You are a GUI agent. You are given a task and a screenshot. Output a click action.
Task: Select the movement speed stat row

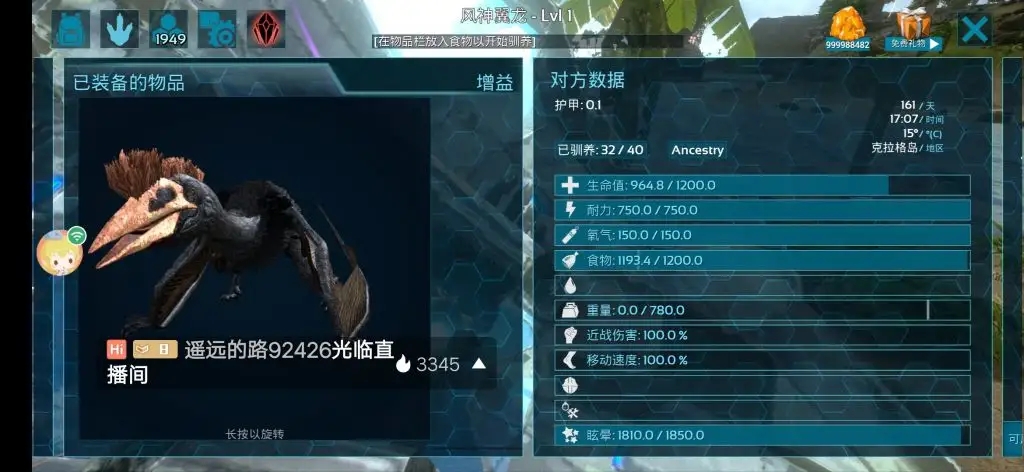pos(762,360)
